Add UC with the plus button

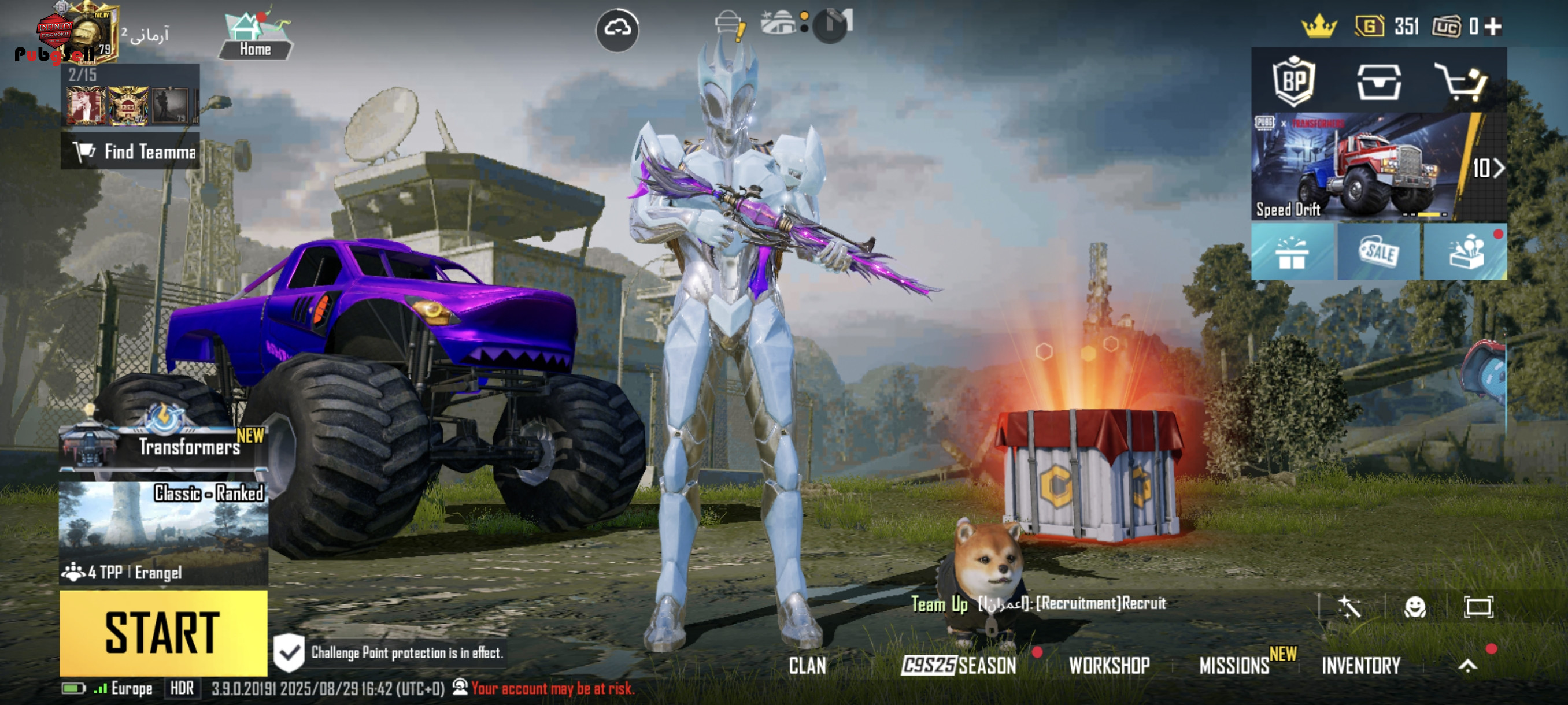1492,27
